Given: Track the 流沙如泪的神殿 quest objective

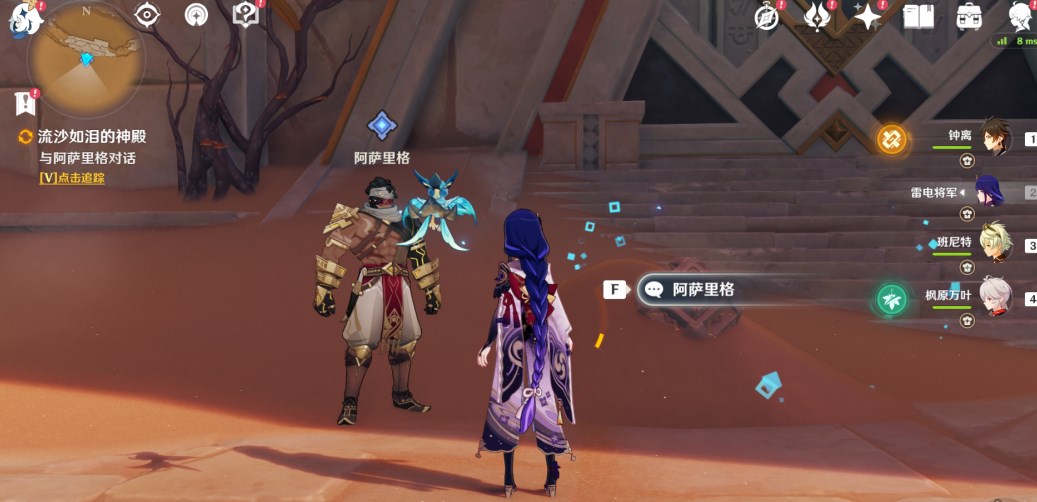Looking at the screenshot, I should pyautogui.click(x=71, y=178).
